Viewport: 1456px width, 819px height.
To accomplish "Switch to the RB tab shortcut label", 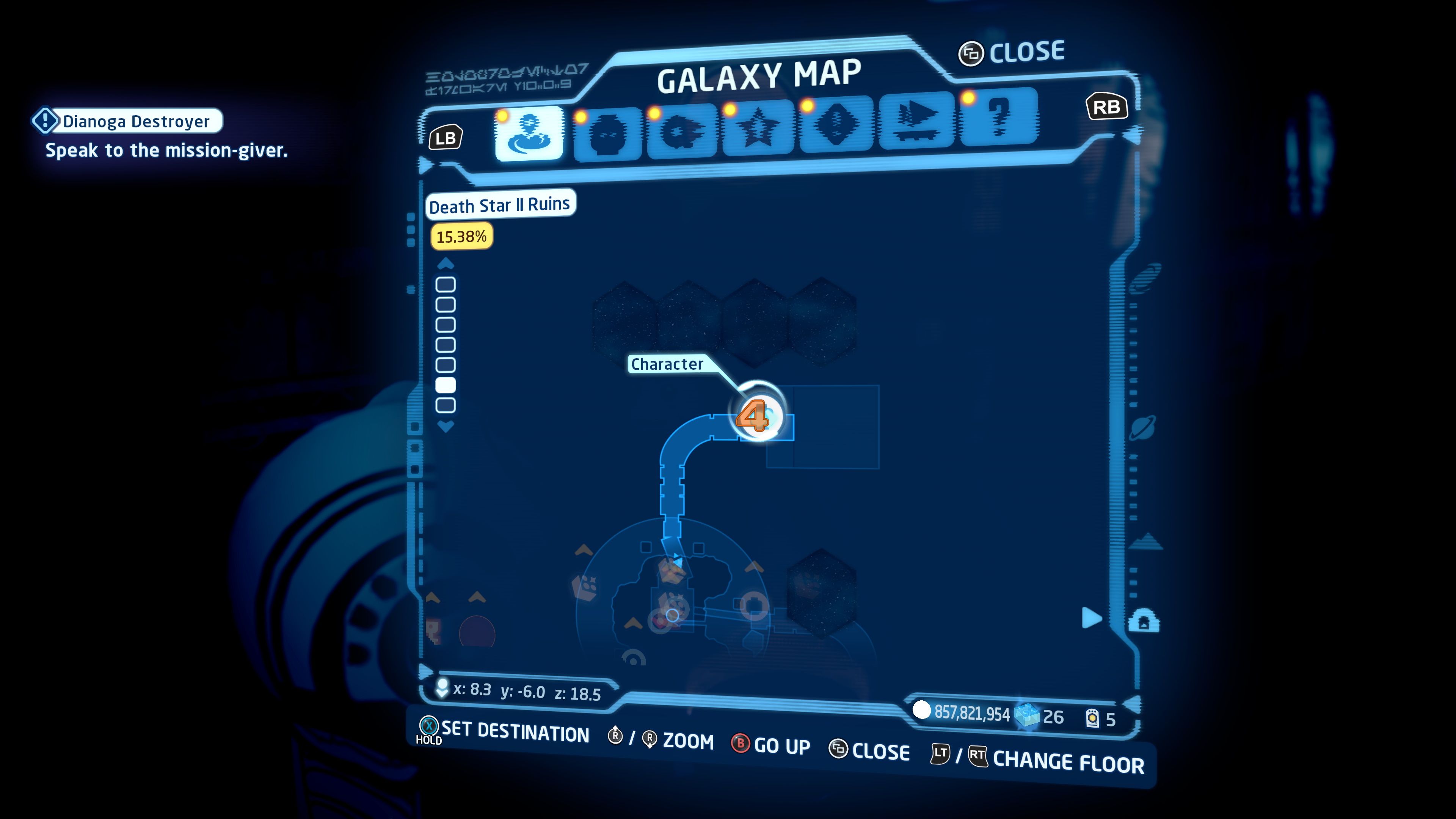I will pyautogui.click(x=1108, y=105).
